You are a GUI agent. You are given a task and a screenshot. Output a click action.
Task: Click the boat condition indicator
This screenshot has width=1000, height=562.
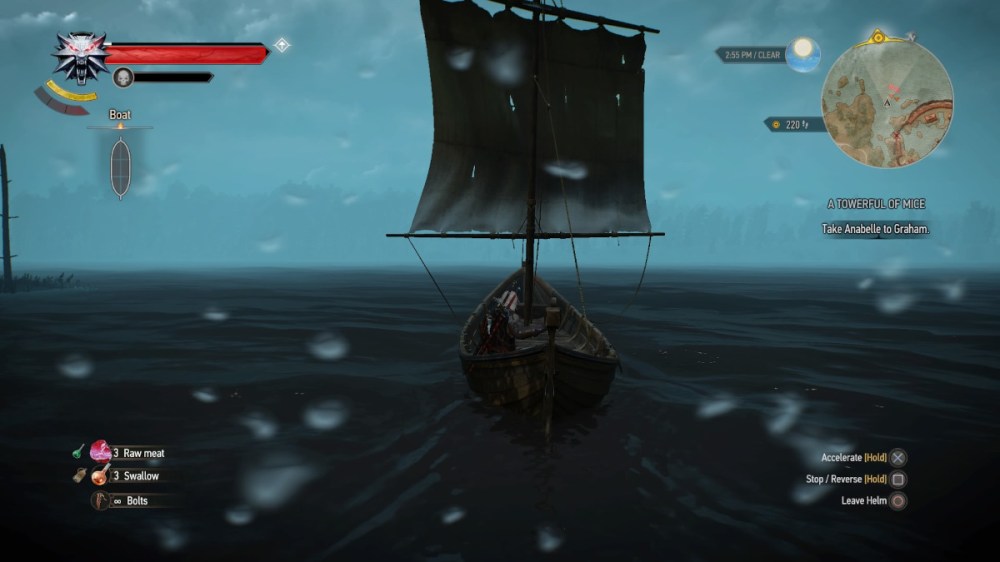click(120, 167)
